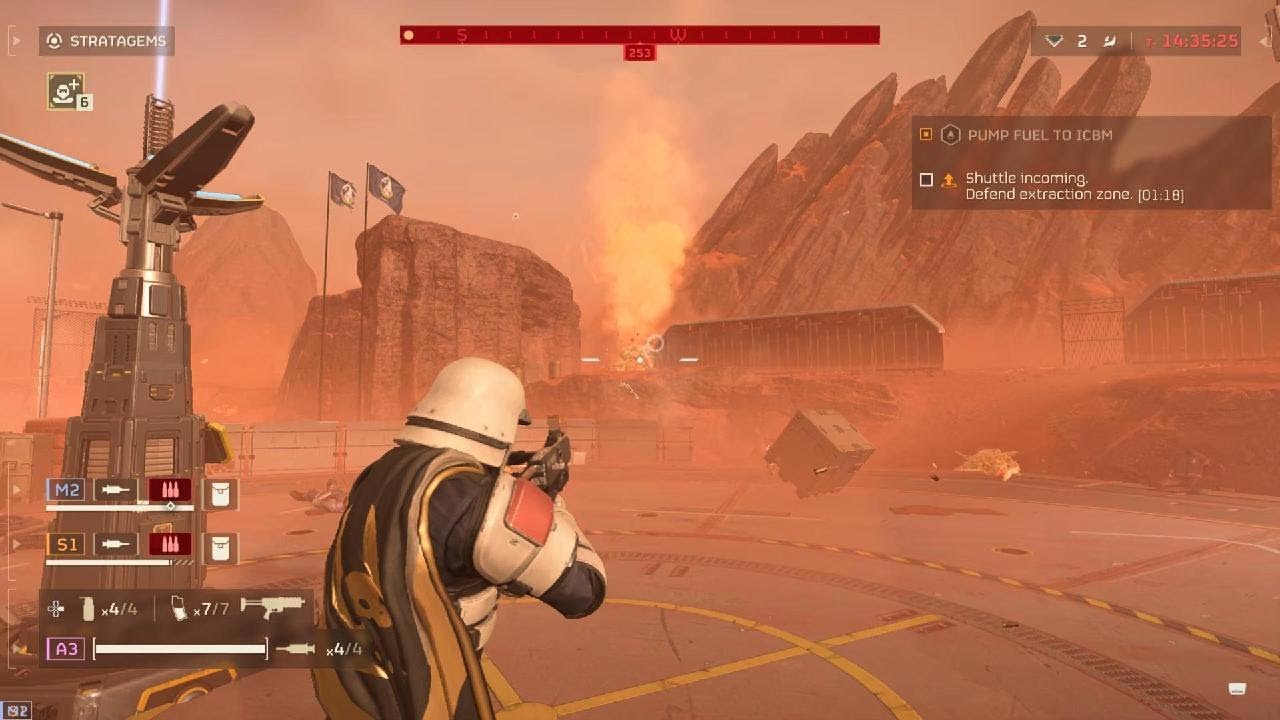Viewport: 1280px width, 720px height.
Task: Click squadmate M2's name tag
Action: [x=67, y=490]
